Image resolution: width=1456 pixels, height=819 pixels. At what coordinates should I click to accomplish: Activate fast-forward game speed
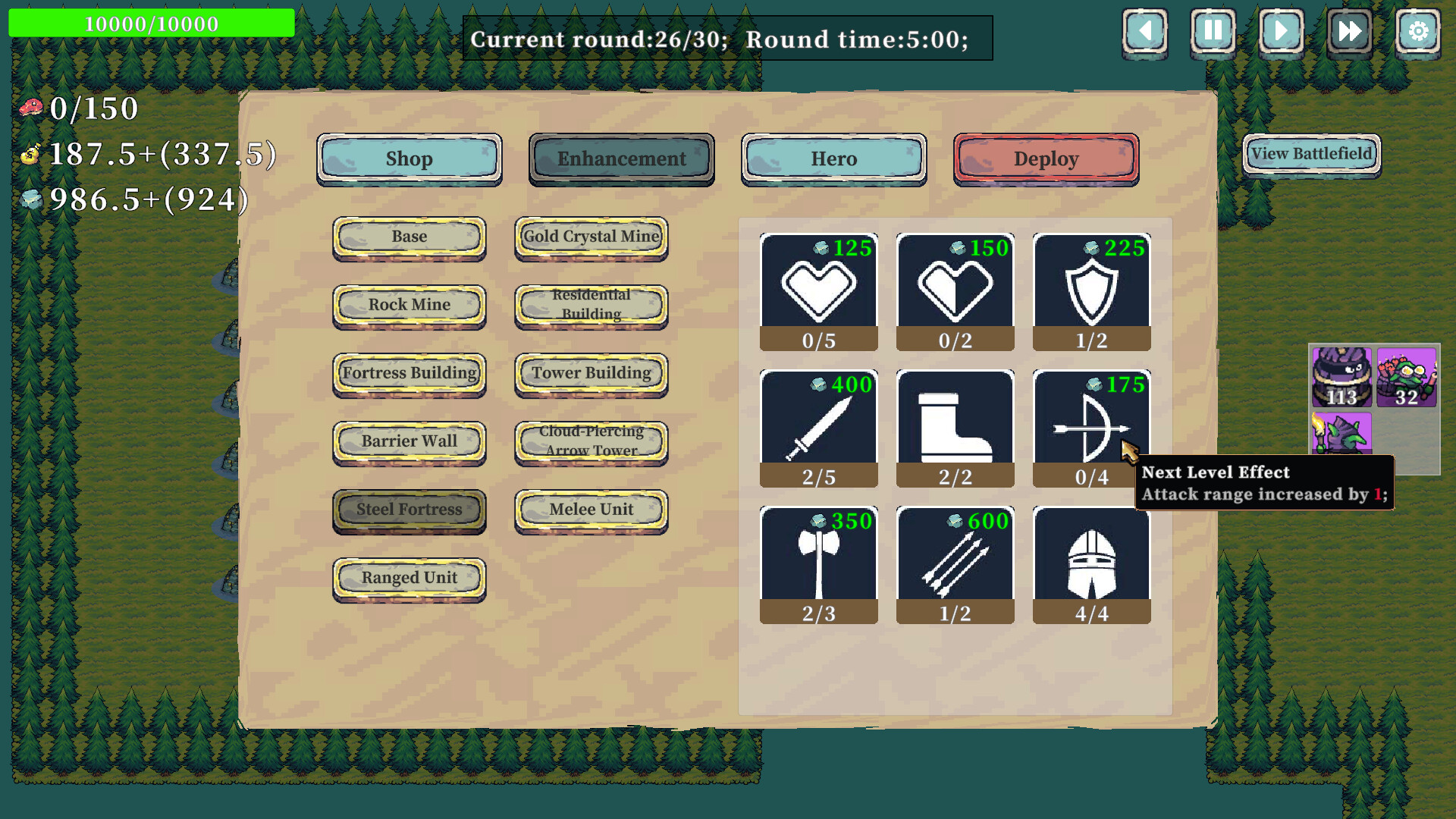pyautogui.click(x=1349, y=32)
